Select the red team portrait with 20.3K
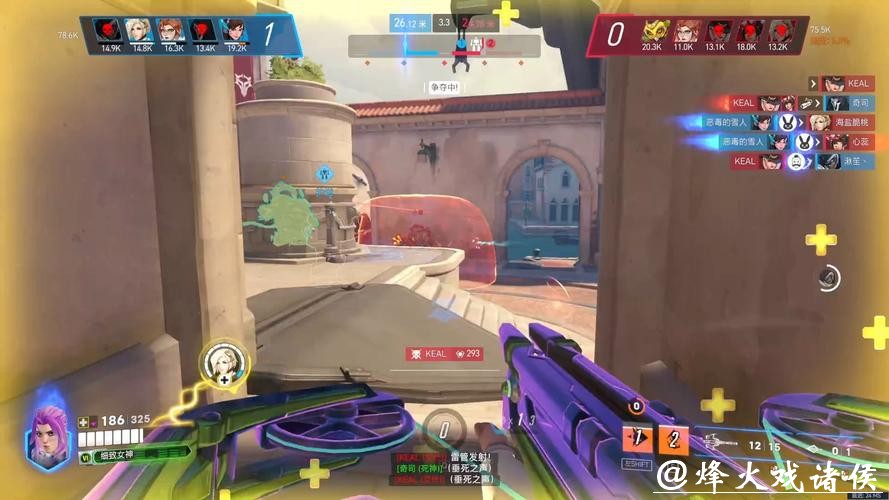 click(x=652, y=31)
